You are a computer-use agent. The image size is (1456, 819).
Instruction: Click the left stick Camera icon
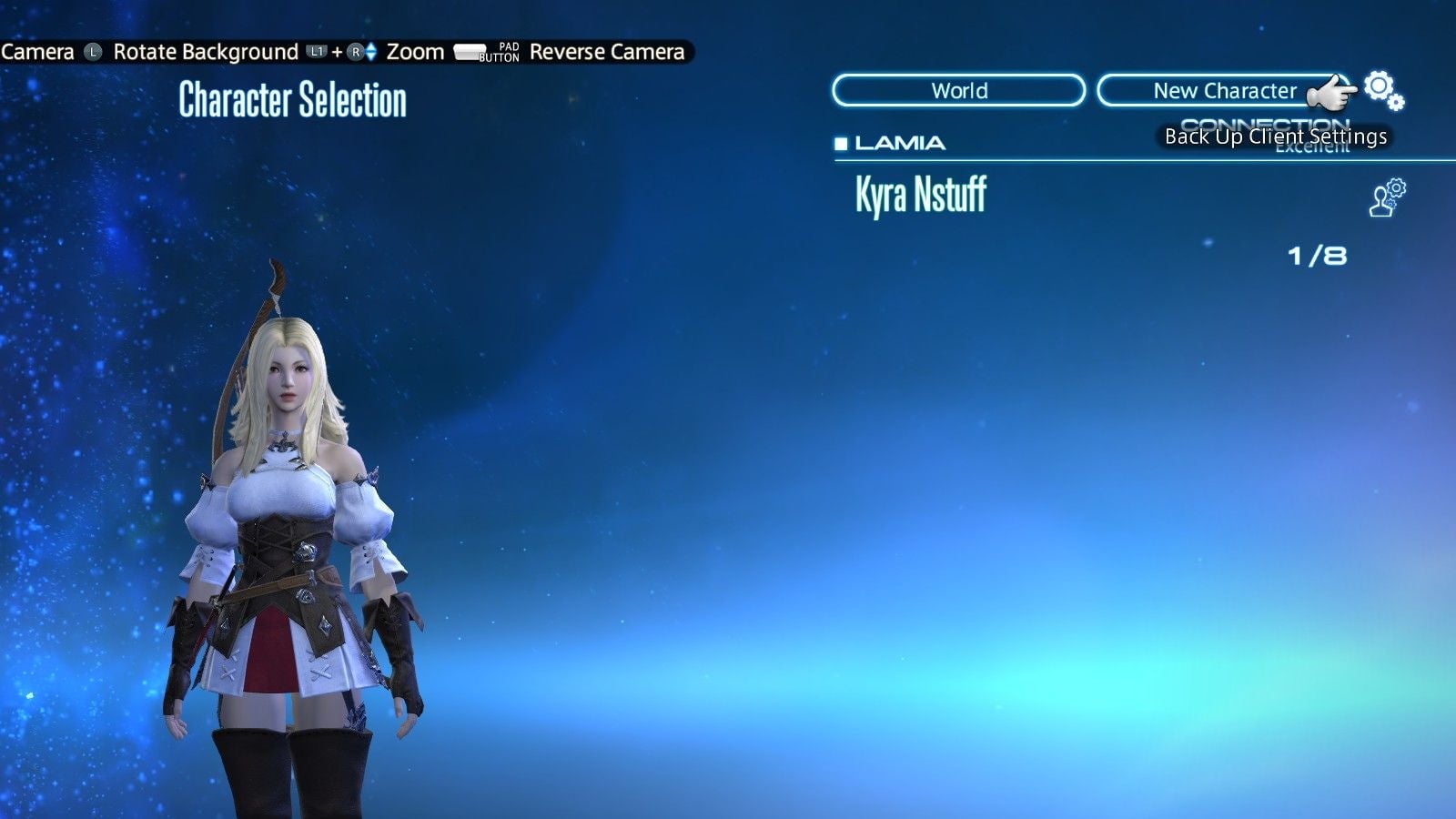coord(94,52)
